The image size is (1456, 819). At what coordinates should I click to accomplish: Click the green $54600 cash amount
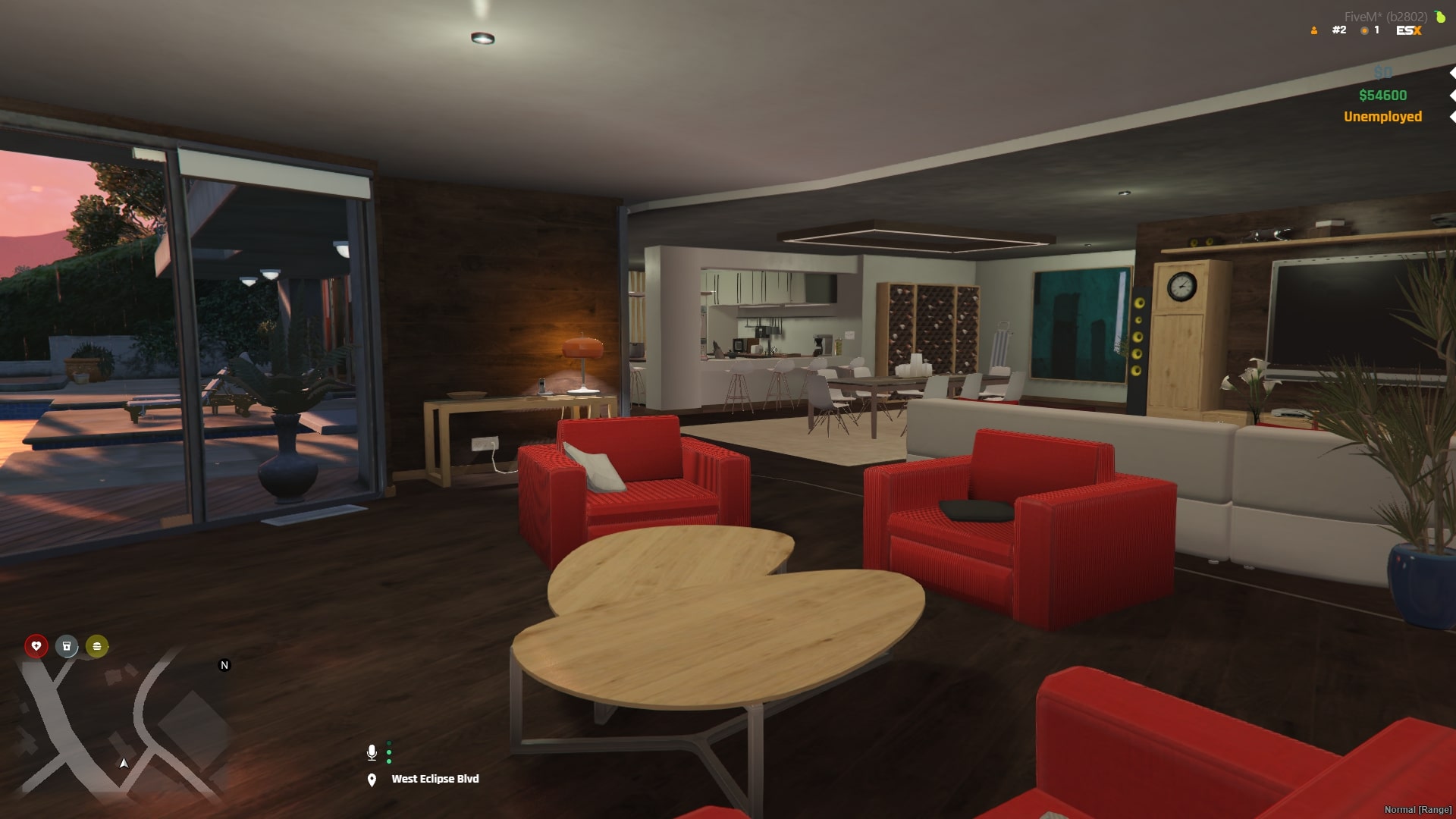click(1382, 95)
